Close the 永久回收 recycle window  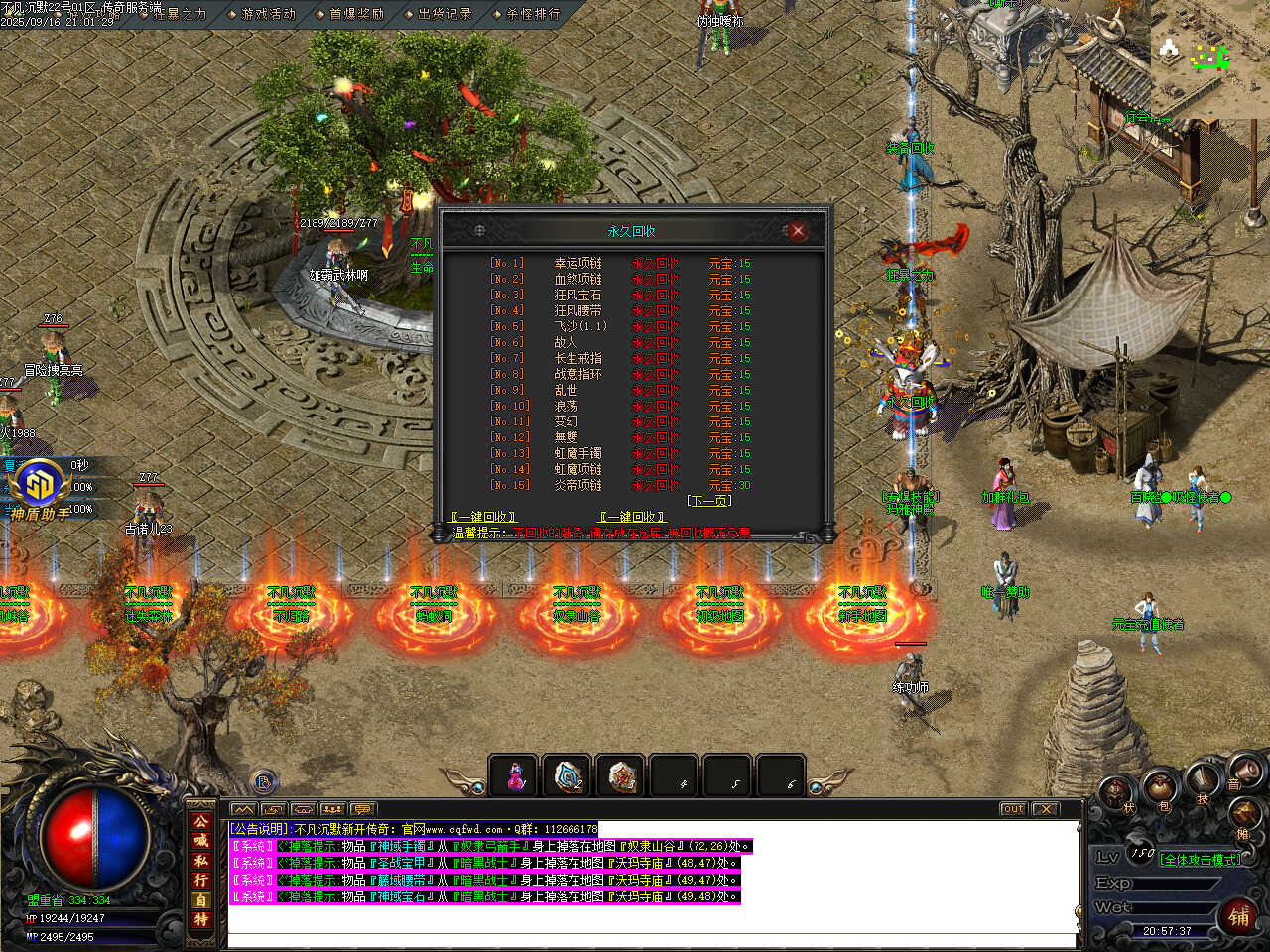(x=797, y=231)
